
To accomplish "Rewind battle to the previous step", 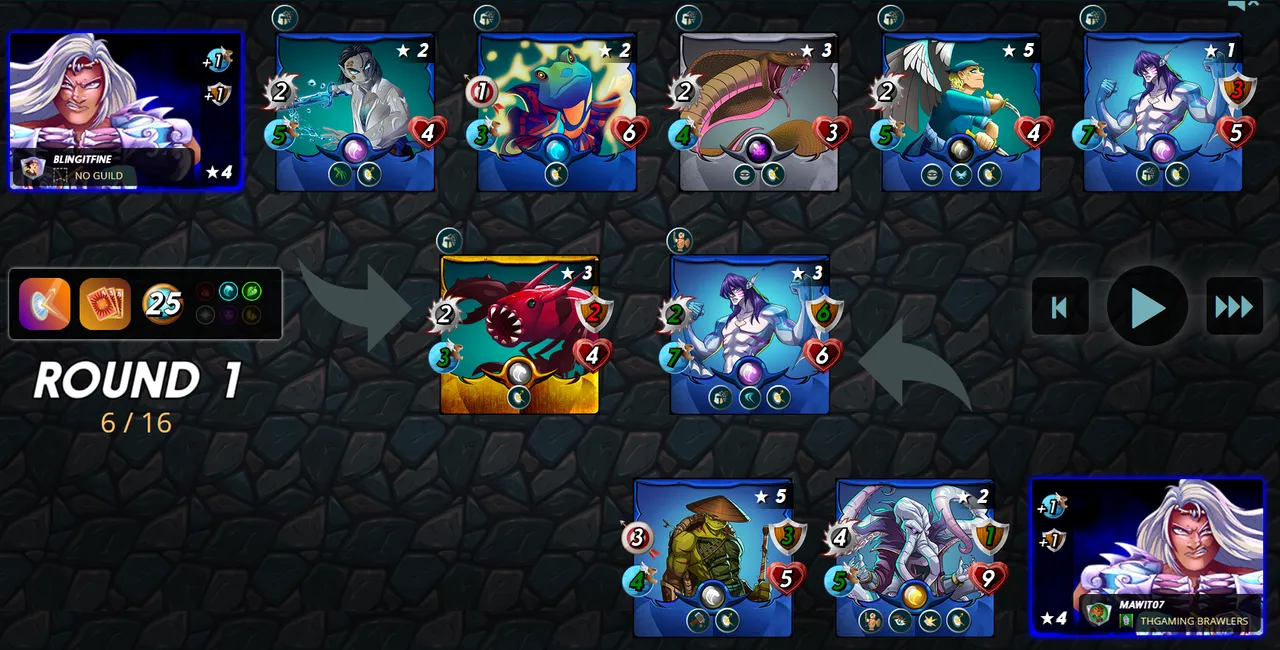I will (x=1060, y=306).
